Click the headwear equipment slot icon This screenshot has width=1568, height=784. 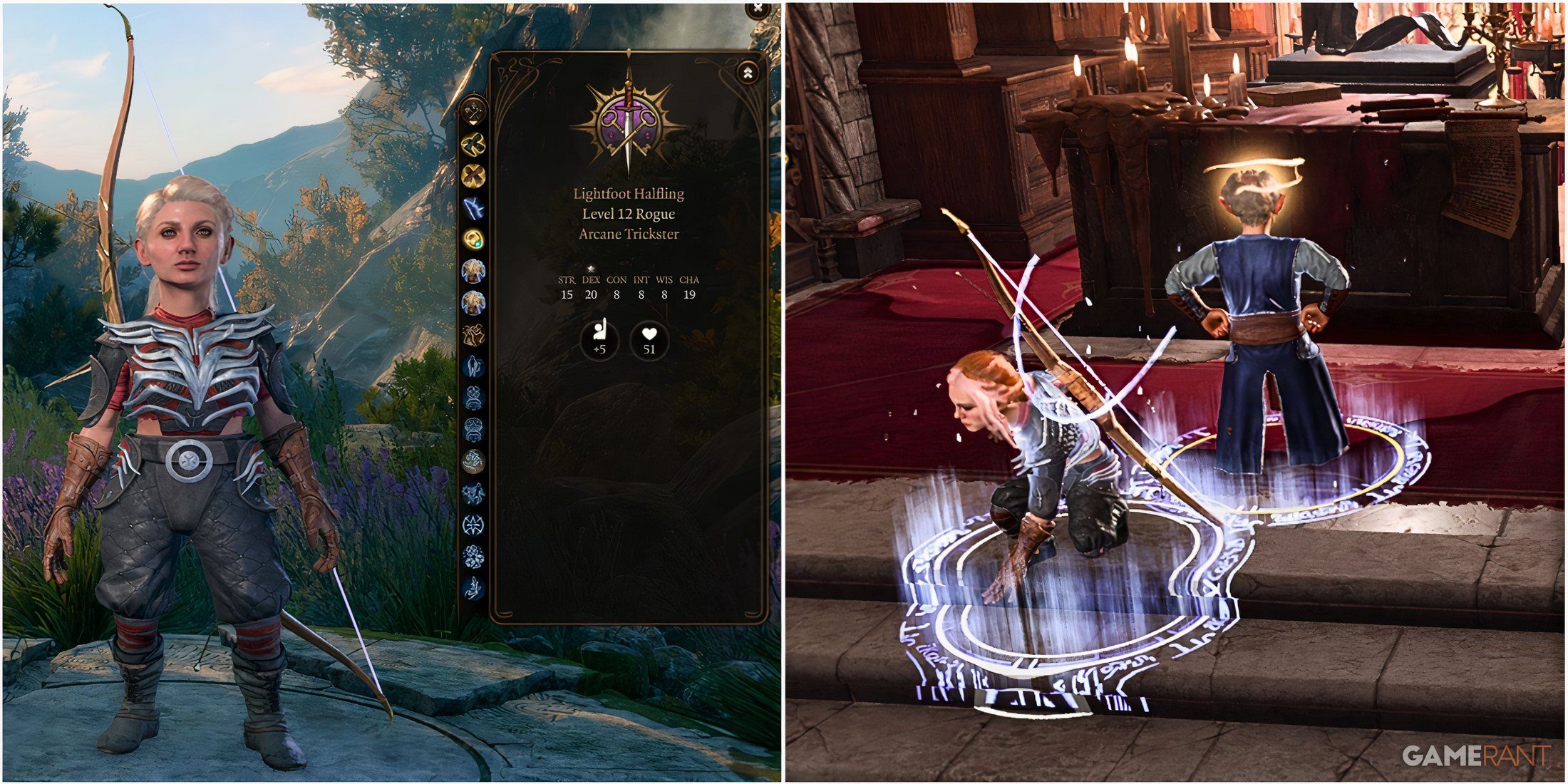478,397
